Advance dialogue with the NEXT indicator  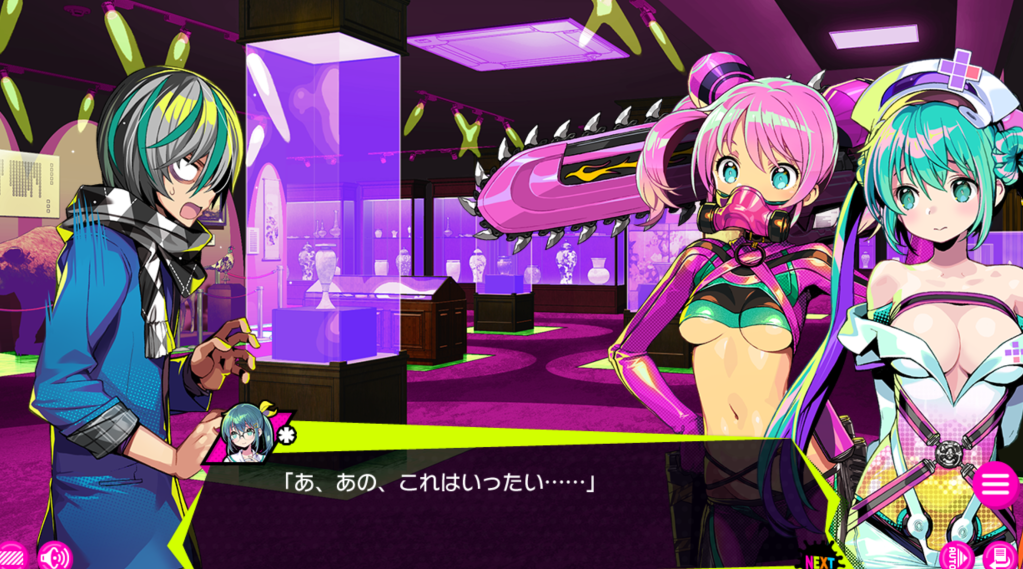tap(820, 561)
